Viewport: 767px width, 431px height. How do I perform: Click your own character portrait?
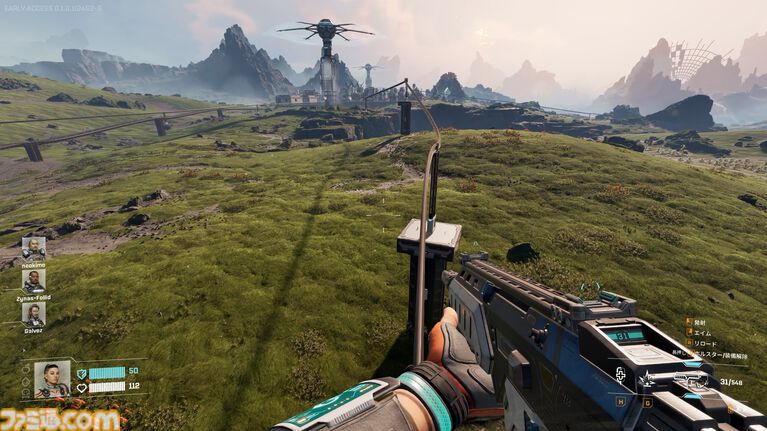pos(52,378)
